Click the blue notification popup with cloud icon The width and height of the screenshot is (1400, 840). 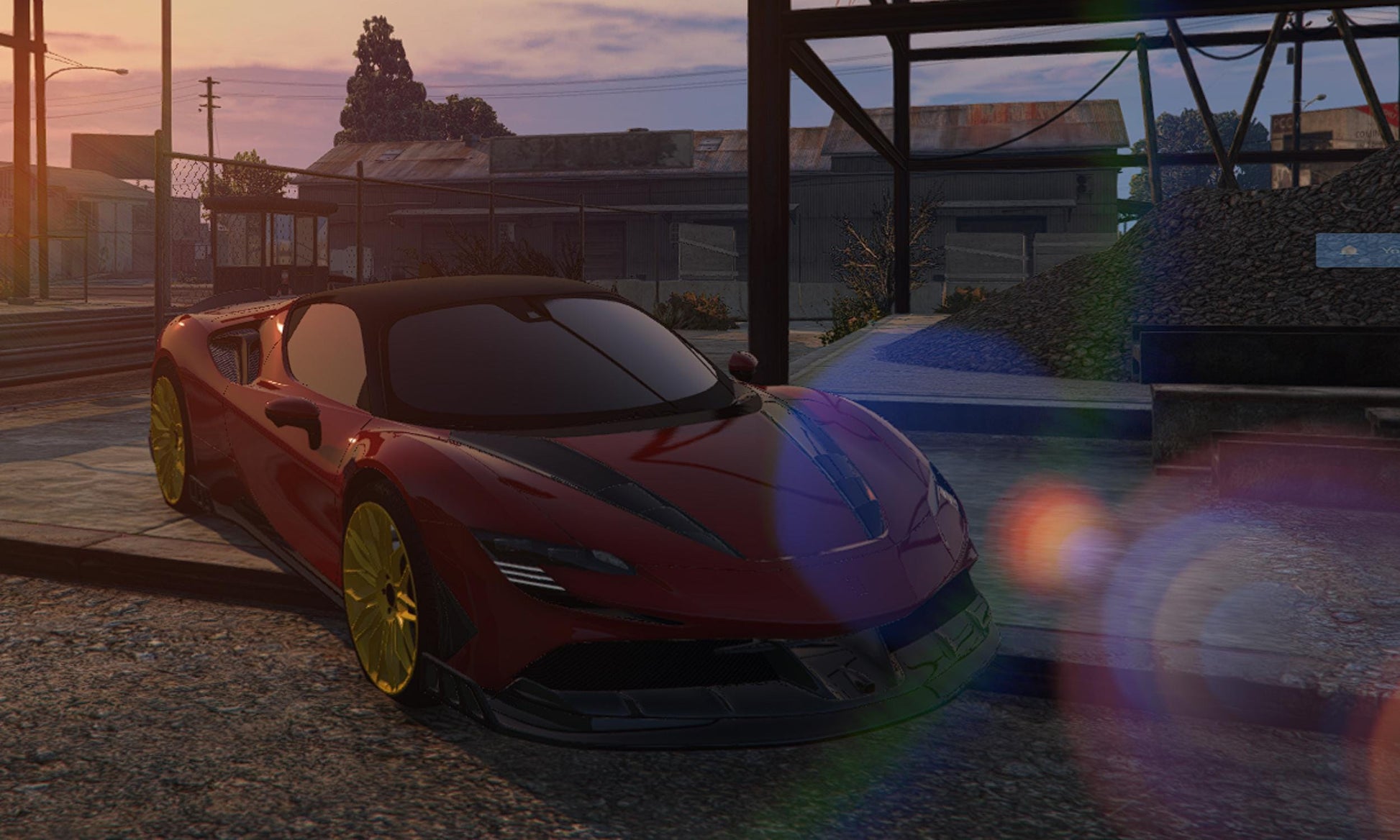[x=1358, y=250]
